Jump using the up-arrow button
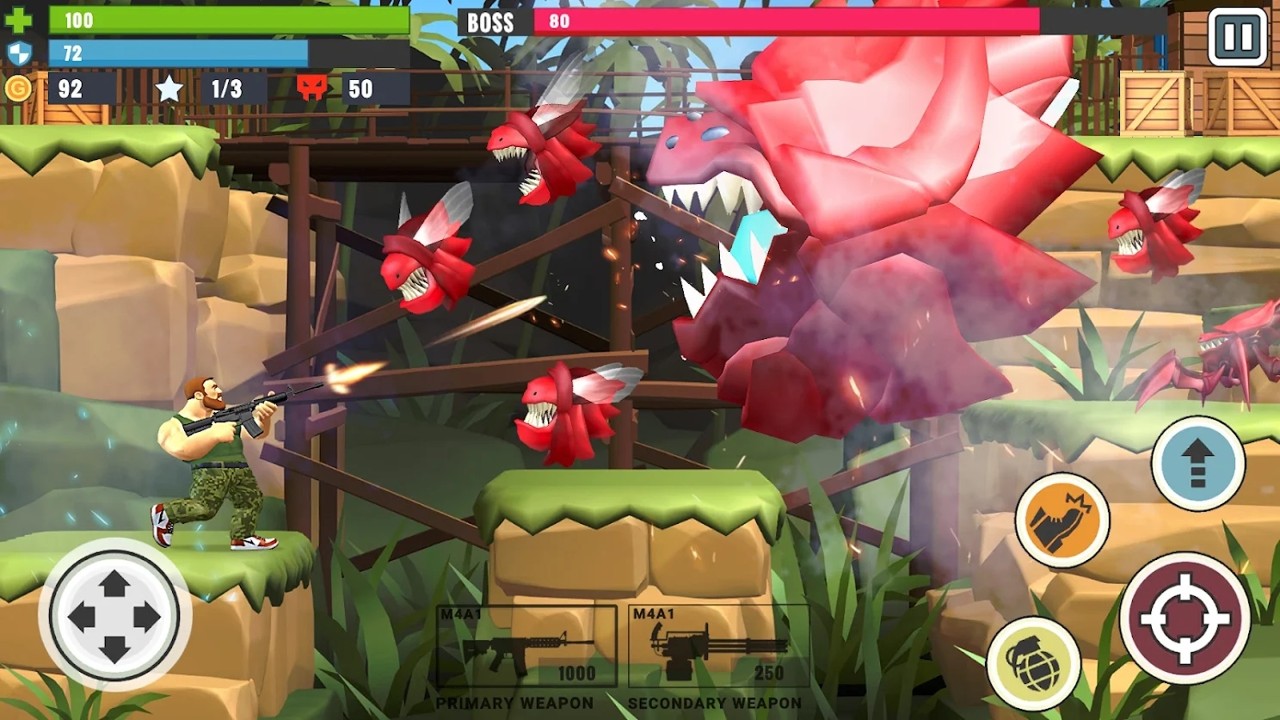This screenshot has height=720, width=1280. [1198, 463]
